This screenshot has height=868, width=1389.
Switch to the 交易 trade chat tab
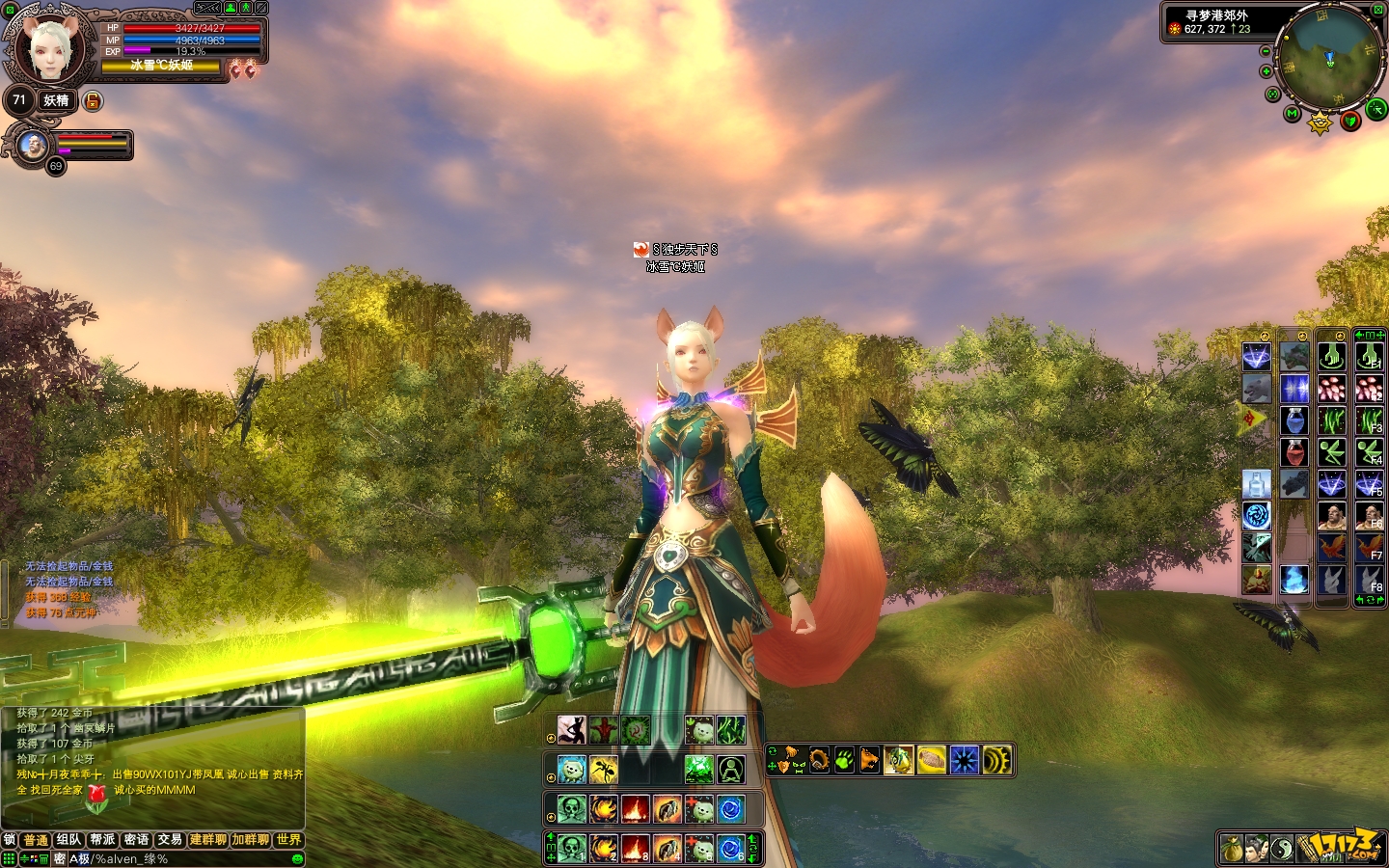(x=170, y=840)
